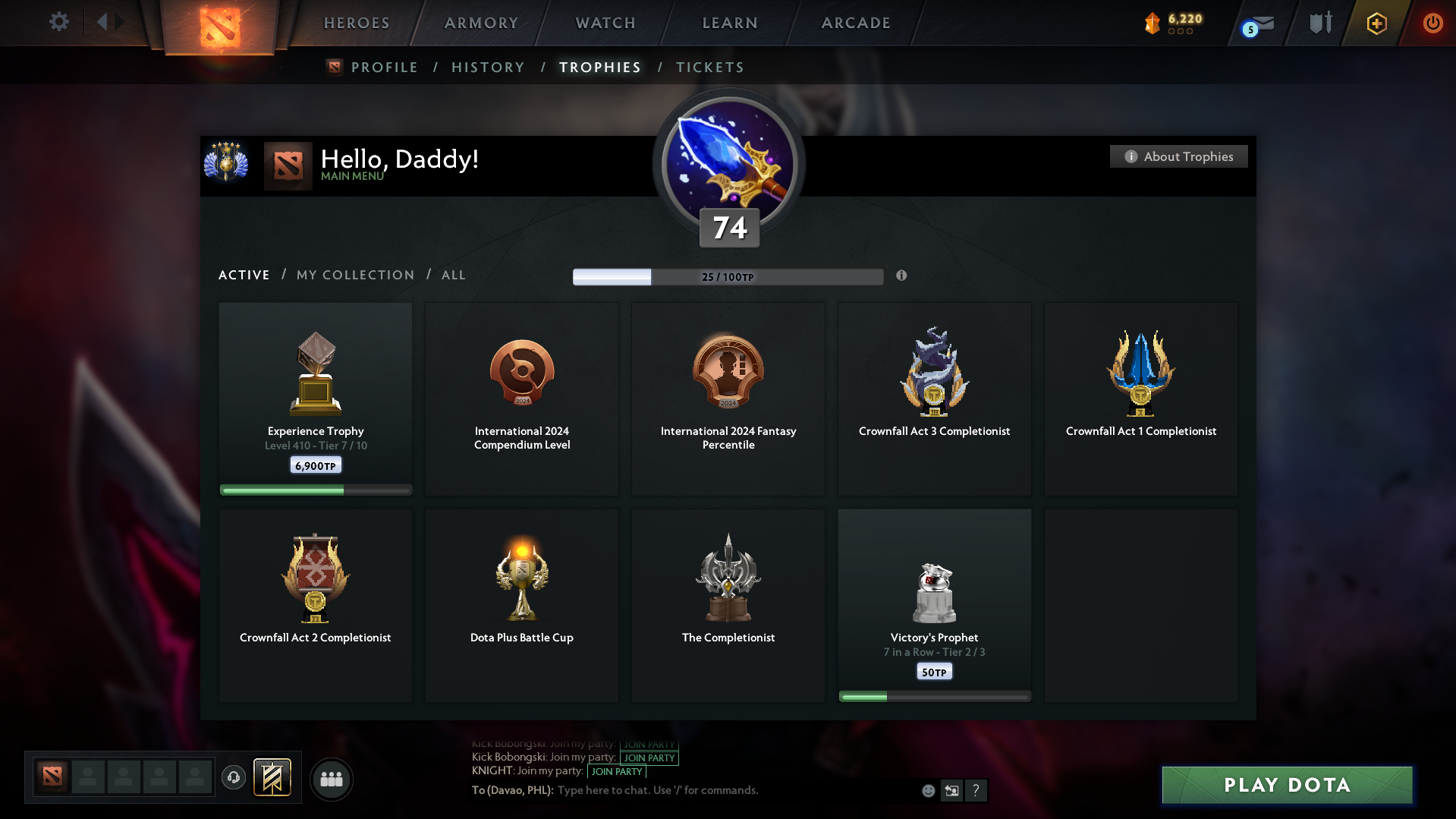Viewport: 1456px width, 819px height.
Task: Open the armory shield and sword icon
Action: coord(1319,23)
